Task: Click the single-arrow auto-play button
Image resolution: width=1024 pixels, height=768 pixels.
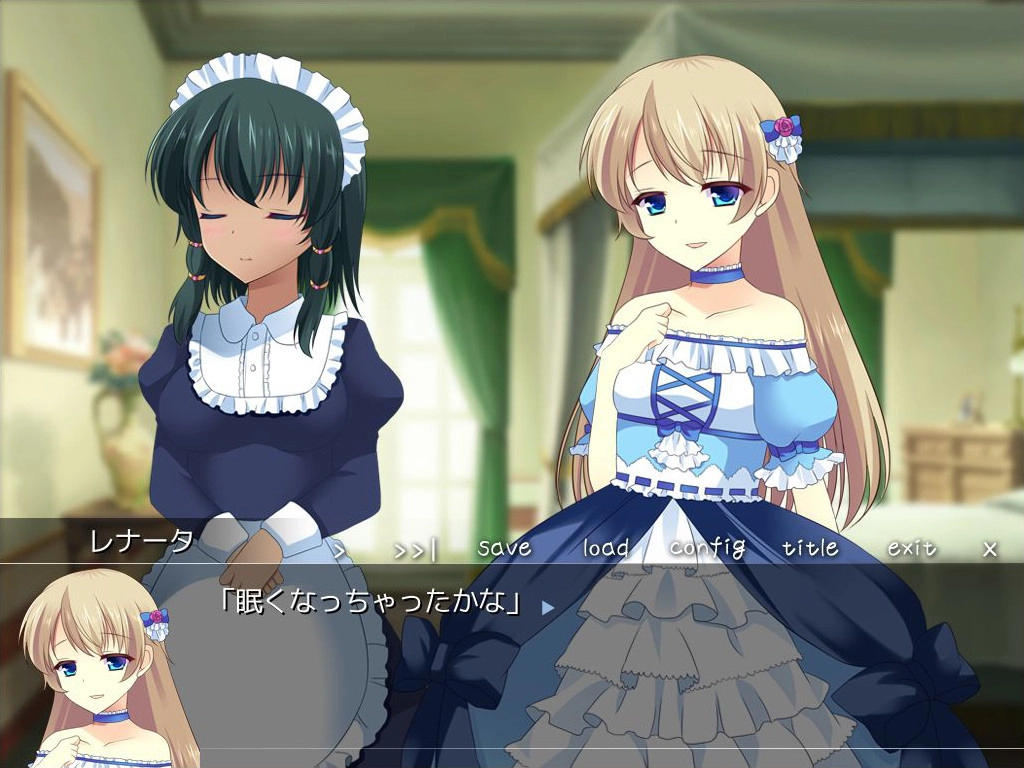Action: (339, 549)
